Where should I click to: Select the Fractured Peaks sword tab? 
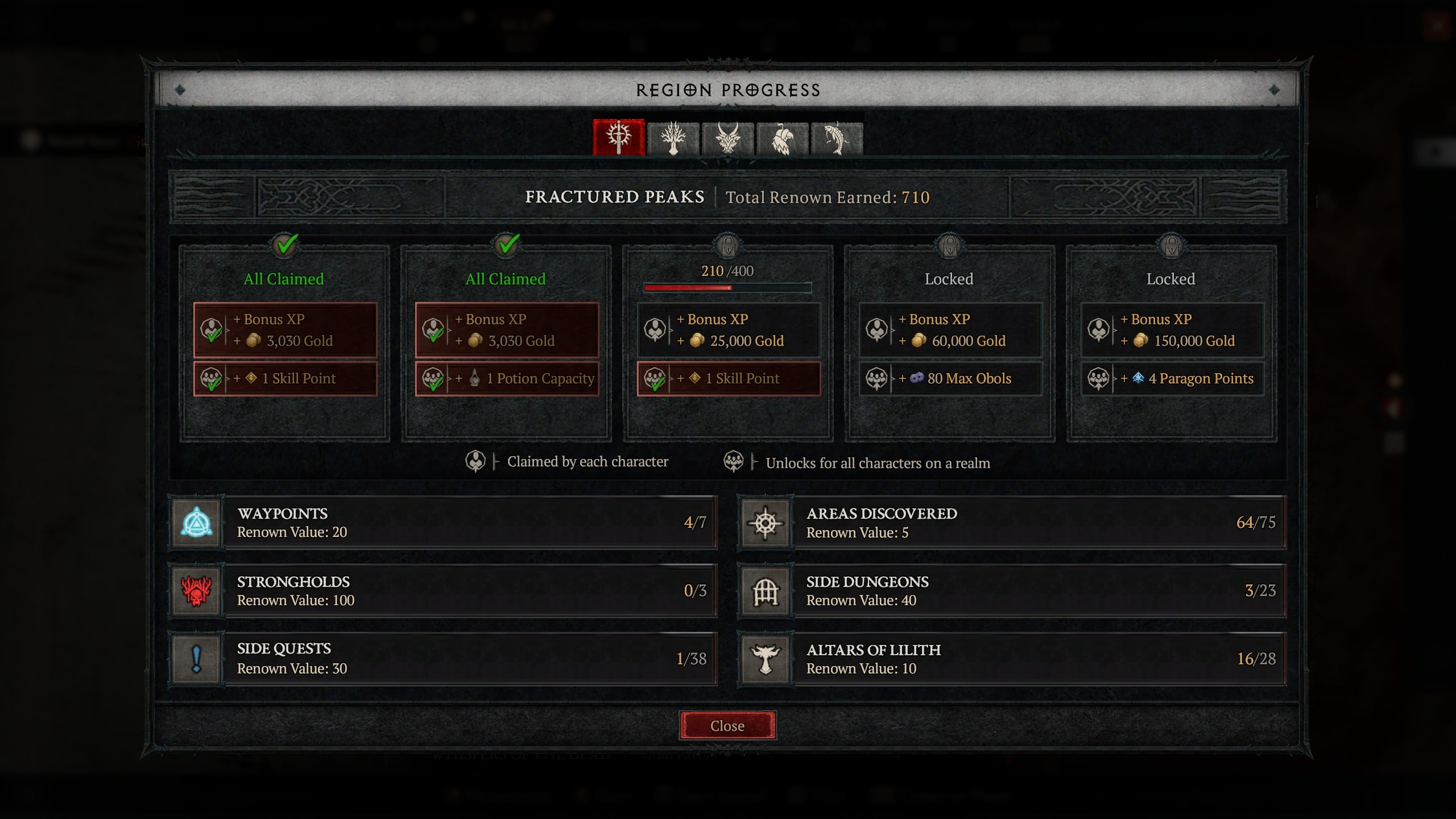click(619, 136)
